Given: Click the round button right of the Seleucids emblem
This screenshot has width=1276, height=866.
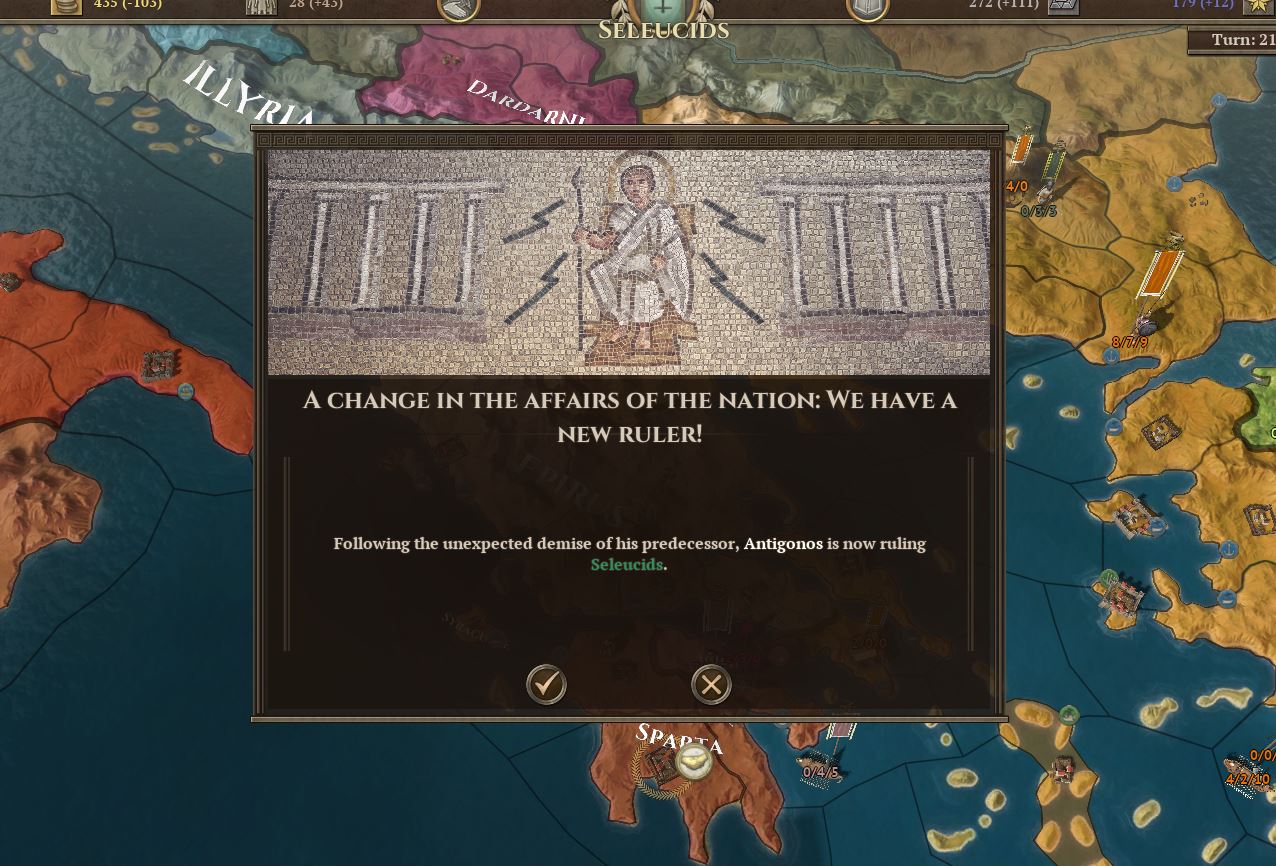Looking at the screenshot, I should pyautogui.click(x=867, y=8).
